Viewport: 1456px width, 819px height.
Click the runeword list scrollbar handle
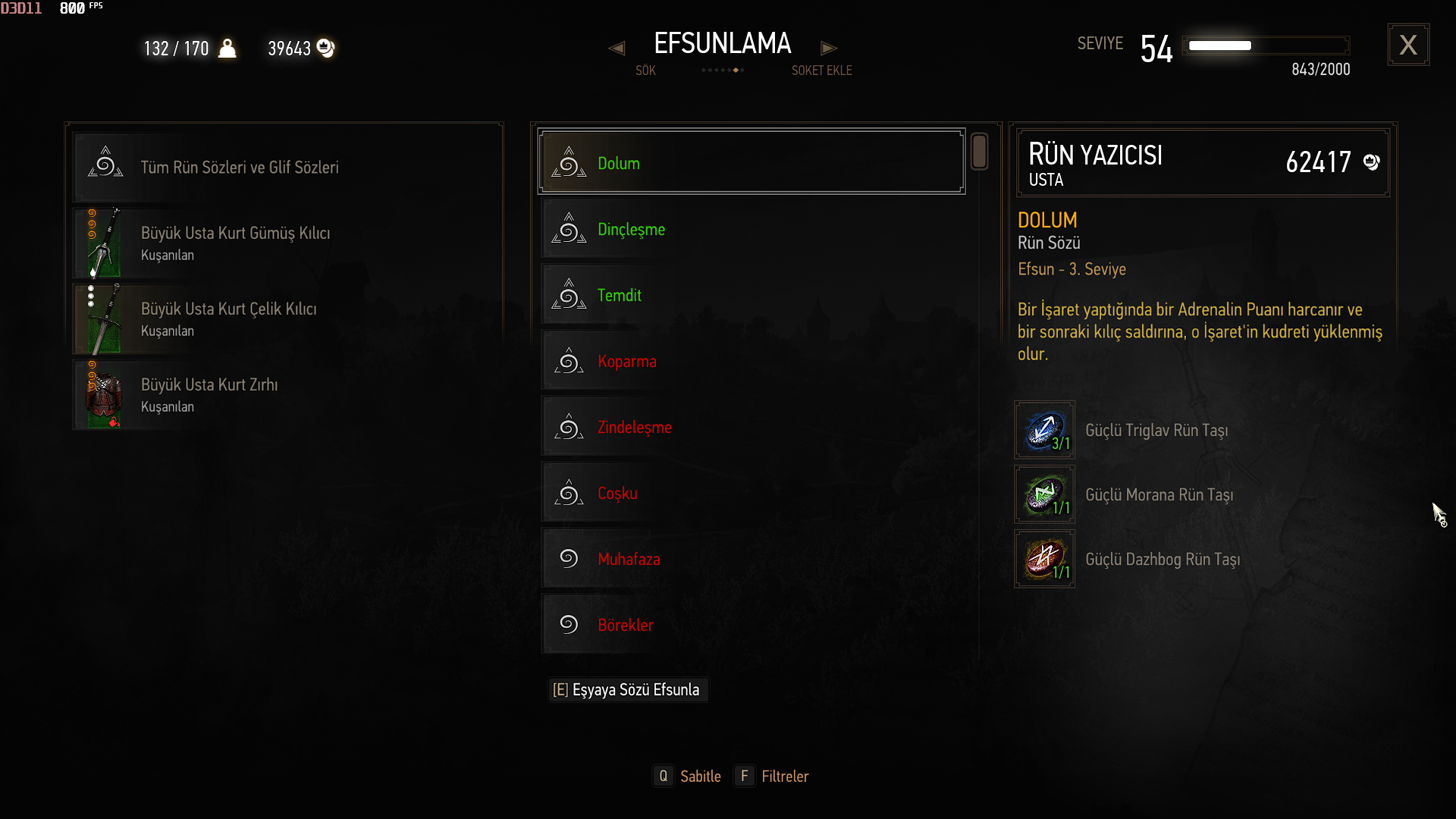coord(979,152)
